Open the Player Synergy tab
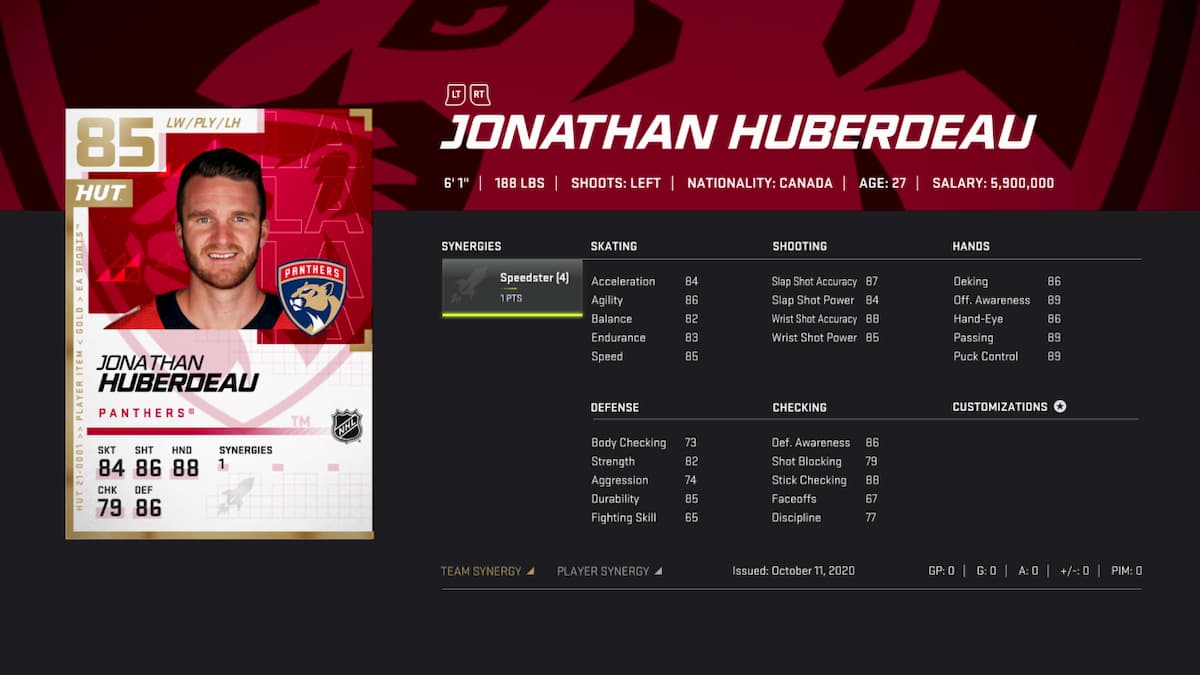The width and height of the screenshot is (1200, 675). coord(609,571)
